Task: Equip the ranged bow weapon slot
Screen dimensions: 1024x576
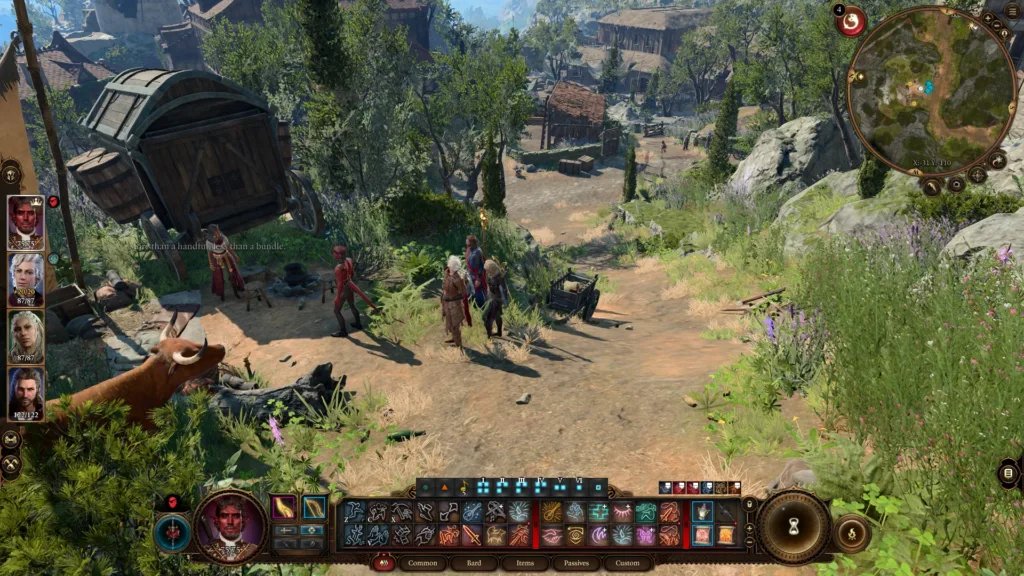Action: point(315,507)
